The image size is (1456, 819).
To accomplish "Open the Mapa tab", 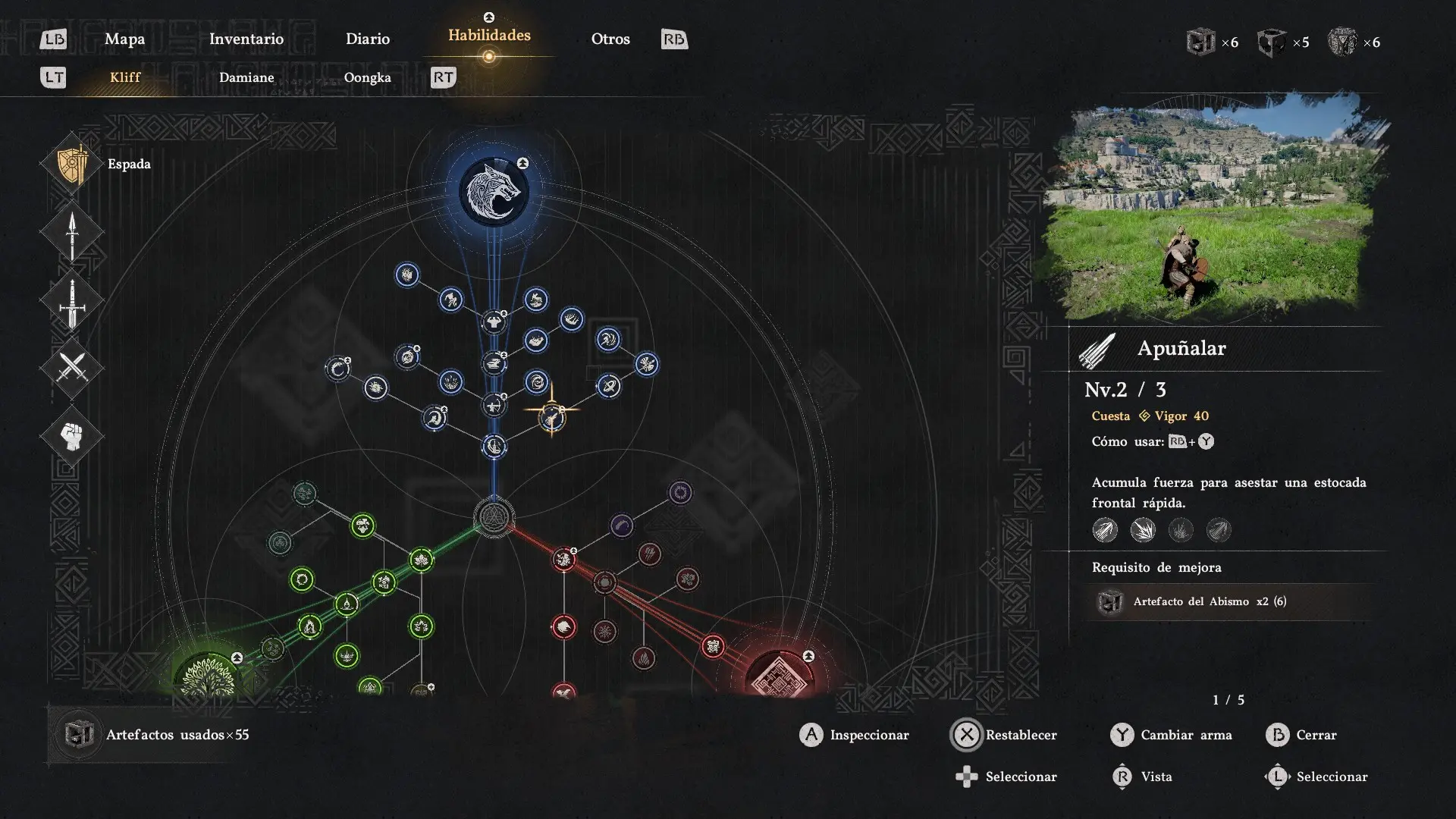I will 124,39.
